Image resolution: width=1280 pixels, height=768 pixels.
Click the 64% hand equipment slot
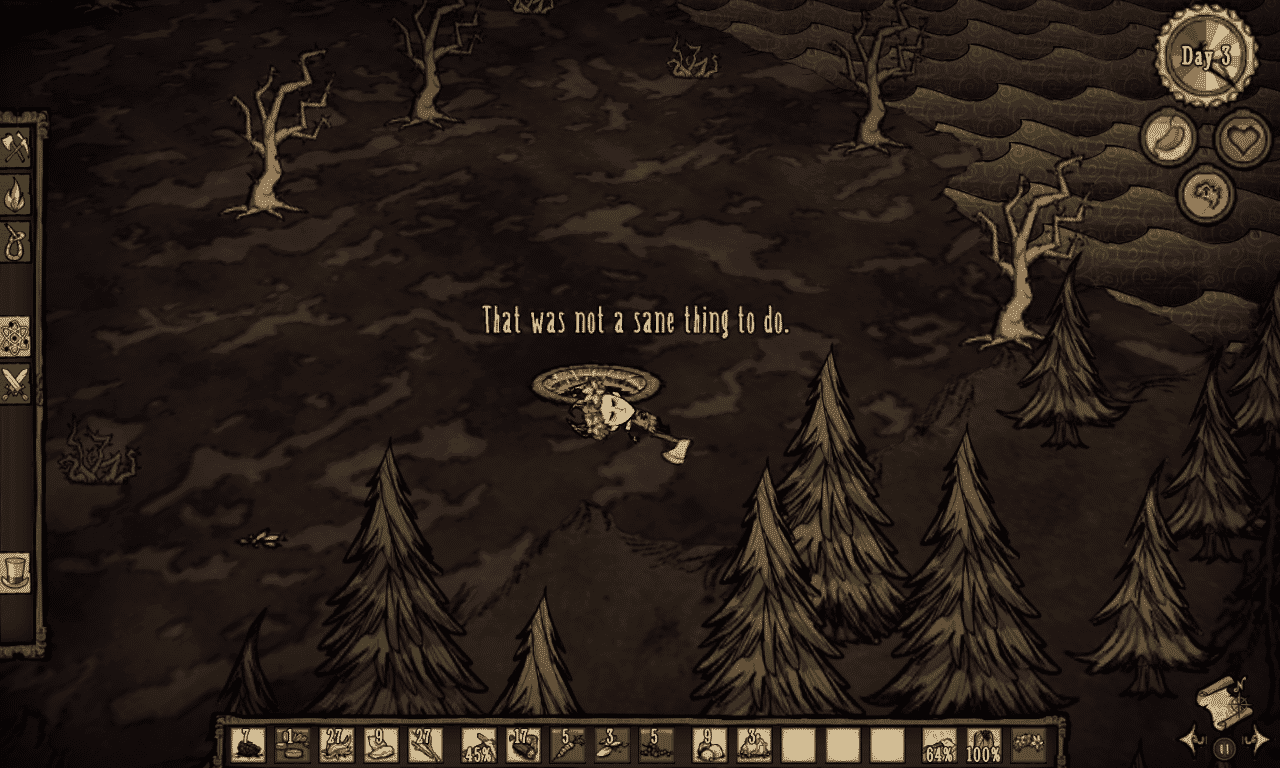pyautogui.click(x=940, y=745)
